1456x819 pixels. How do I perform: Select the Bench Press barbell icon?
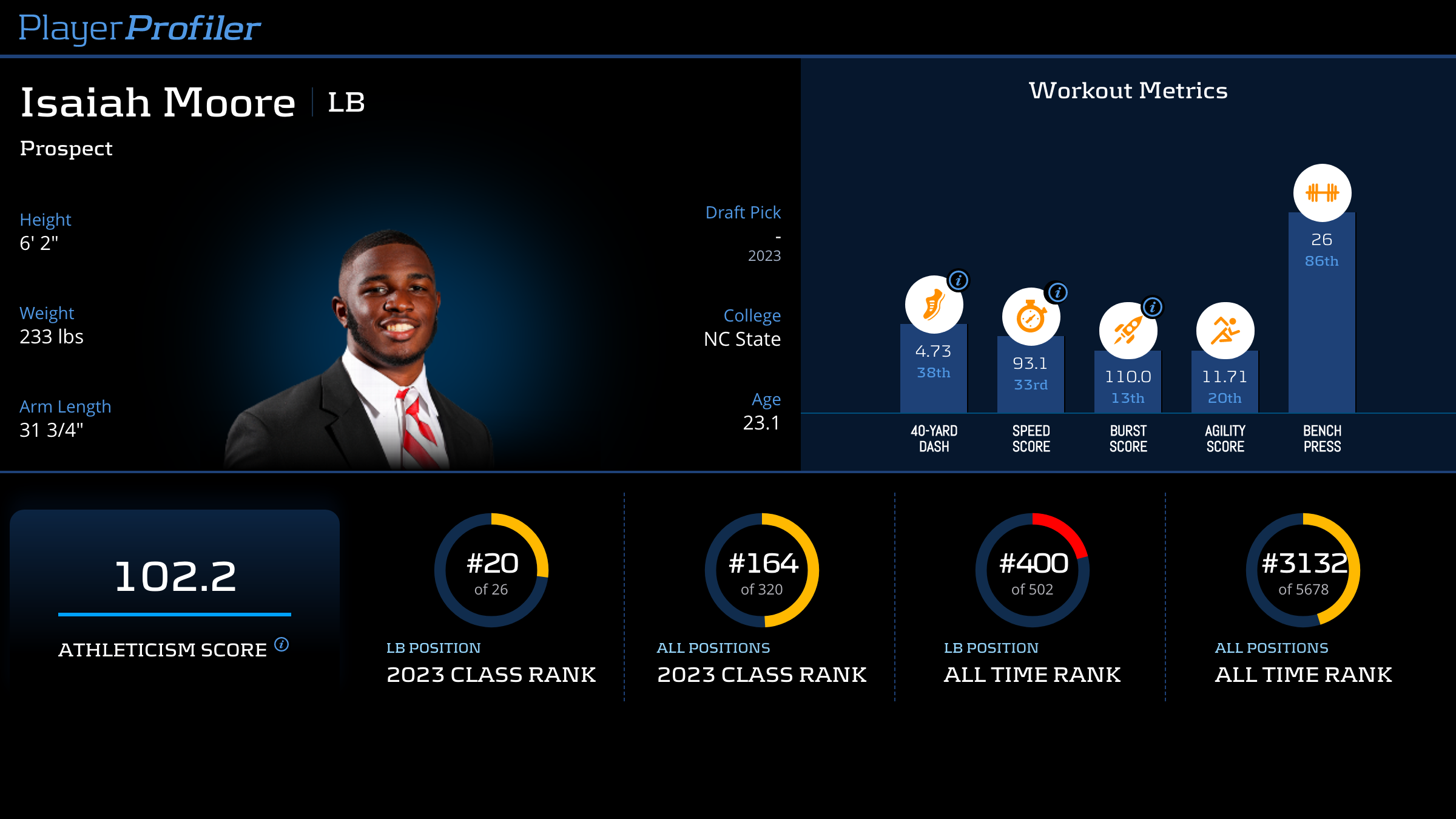tap(1322, 193)
